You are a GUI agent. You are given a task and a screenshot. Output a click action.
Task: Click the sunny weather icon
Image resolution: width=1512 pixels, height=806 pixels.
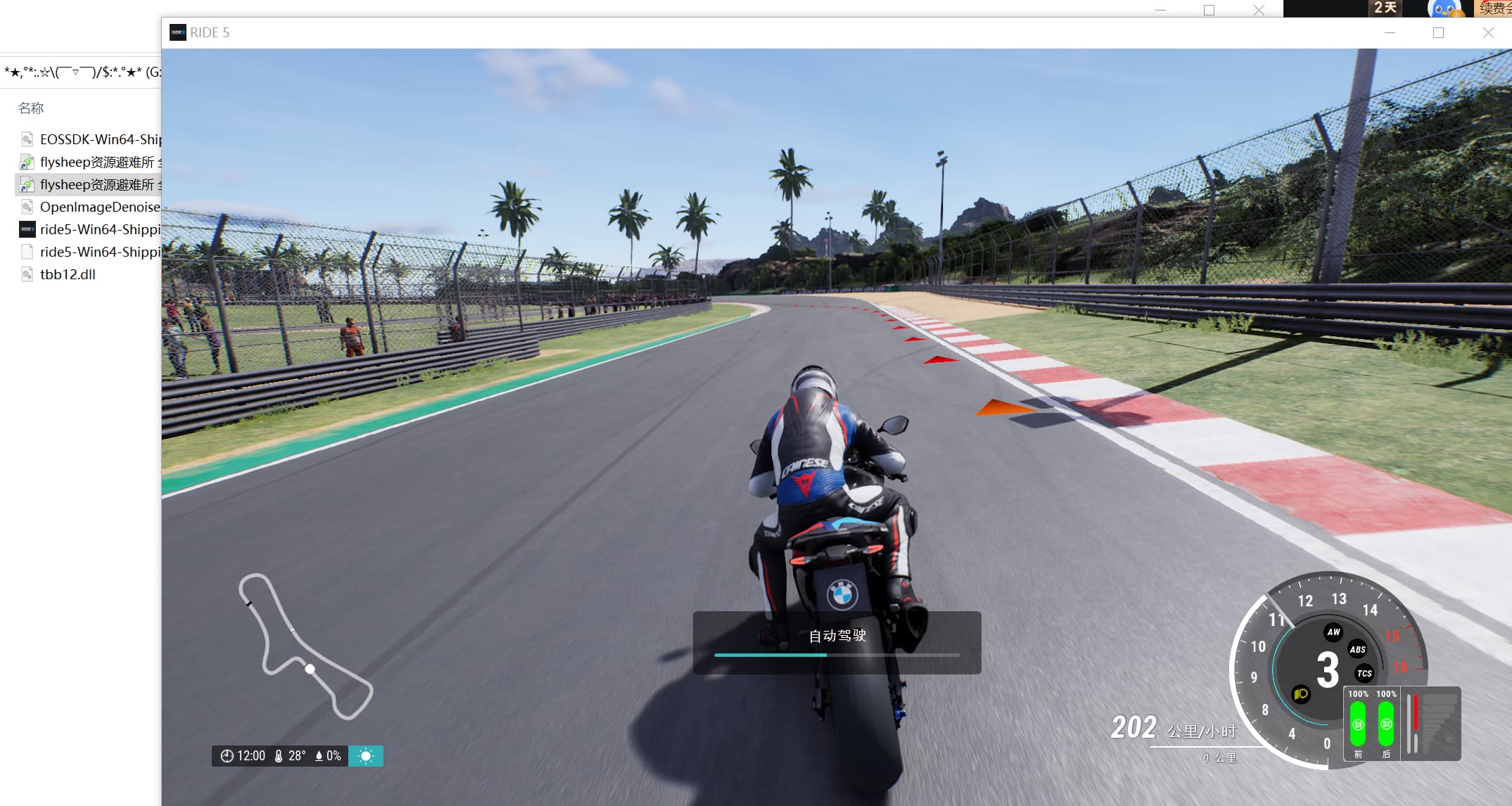click(x=365, y=756)
